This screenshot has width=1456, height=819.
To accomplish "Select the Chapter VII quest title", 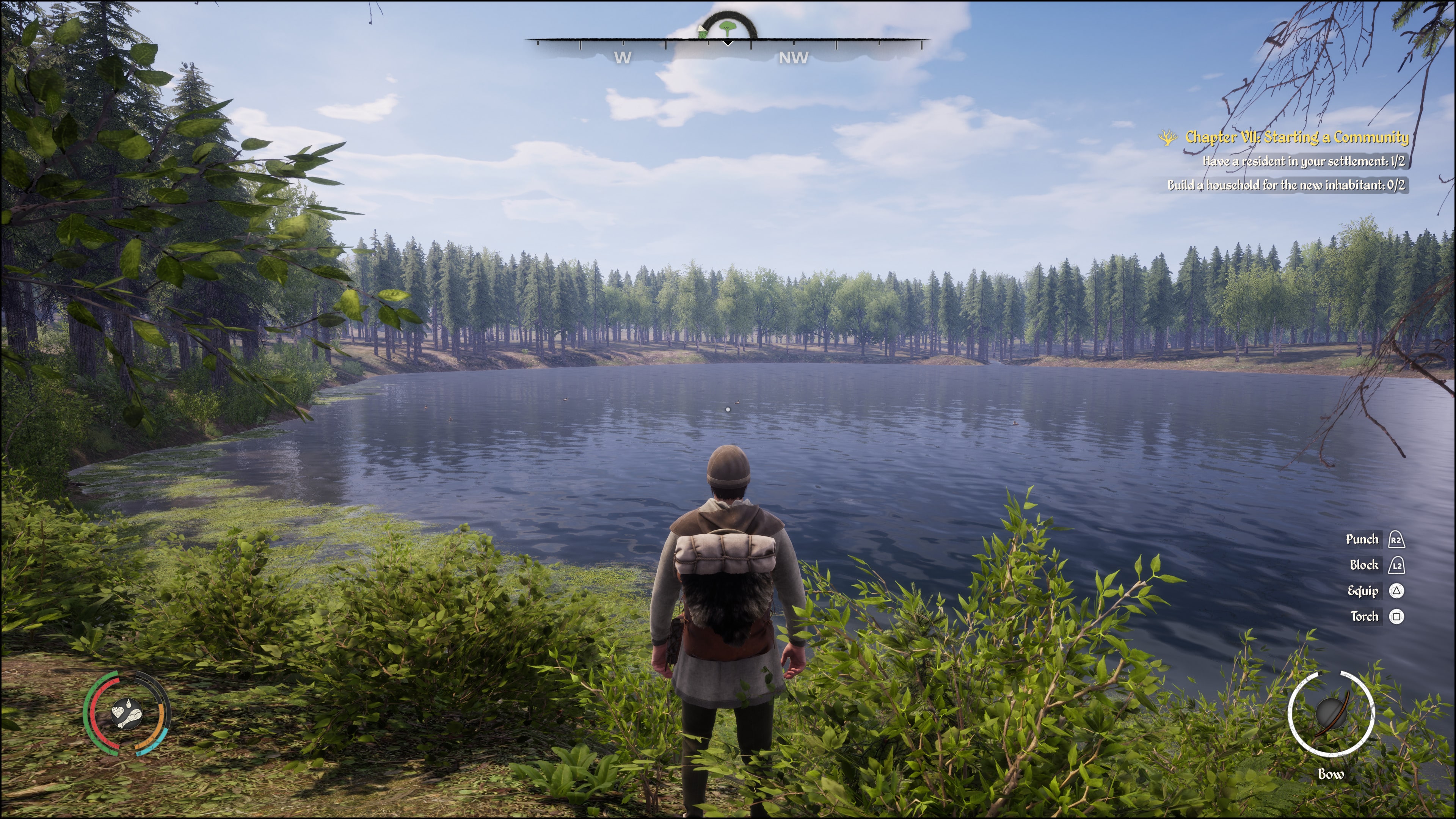I will [1297, 137].
